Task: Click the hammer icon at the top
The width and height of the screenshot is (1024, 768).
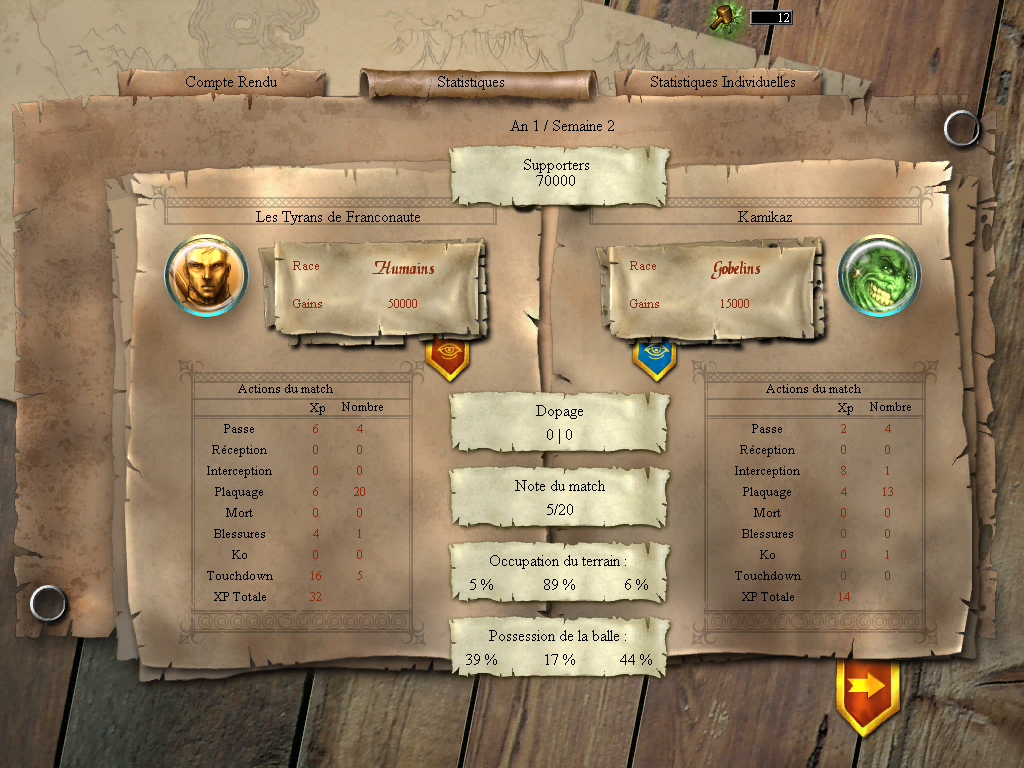Action: (x=723, y=17)
